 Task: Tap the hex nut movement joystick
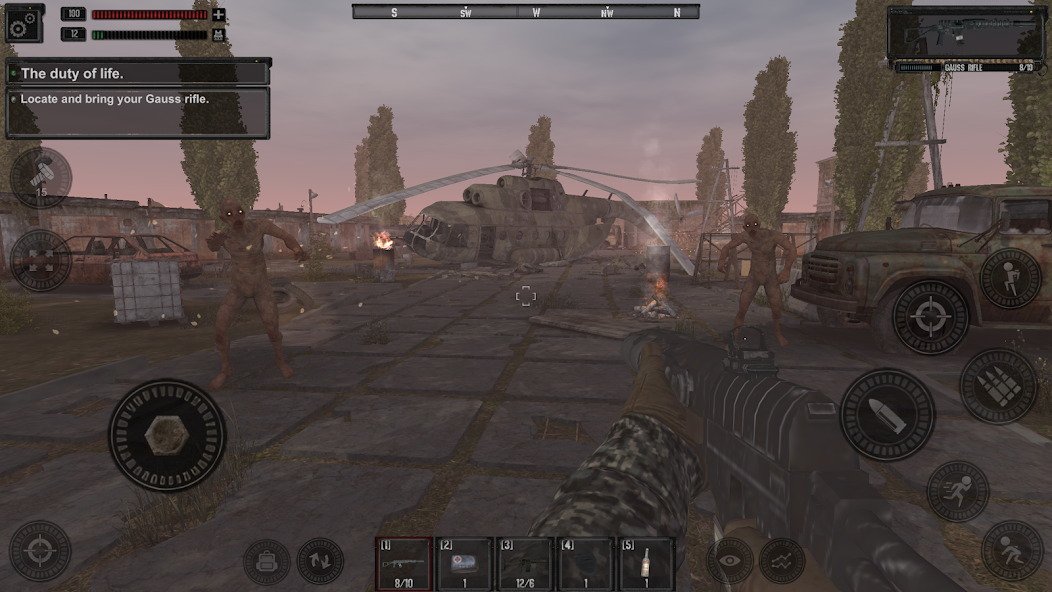pos(167,435)
